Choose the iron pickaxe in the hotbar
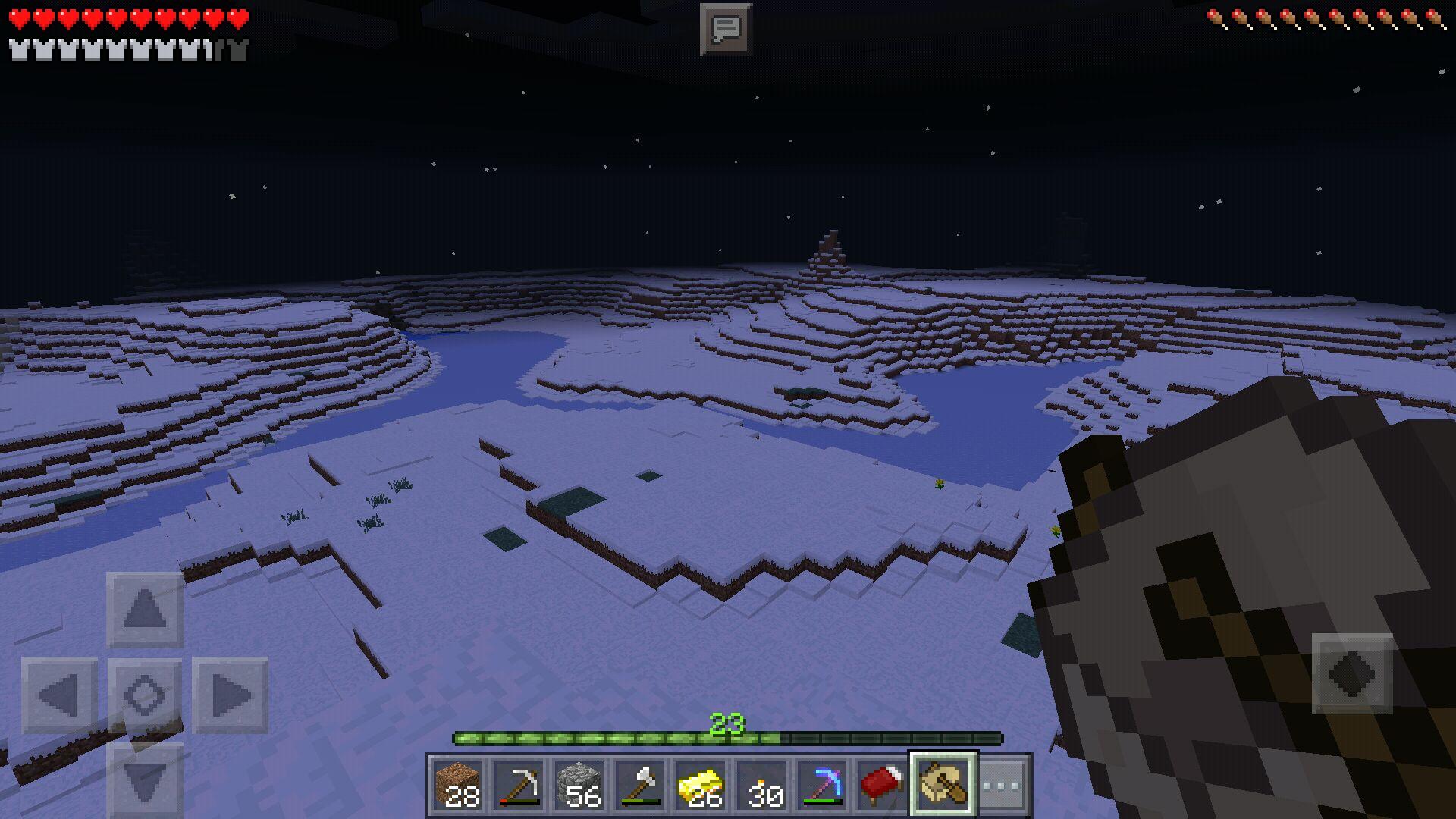Viewport: 1456px width, 819px height. click(519, 785)
